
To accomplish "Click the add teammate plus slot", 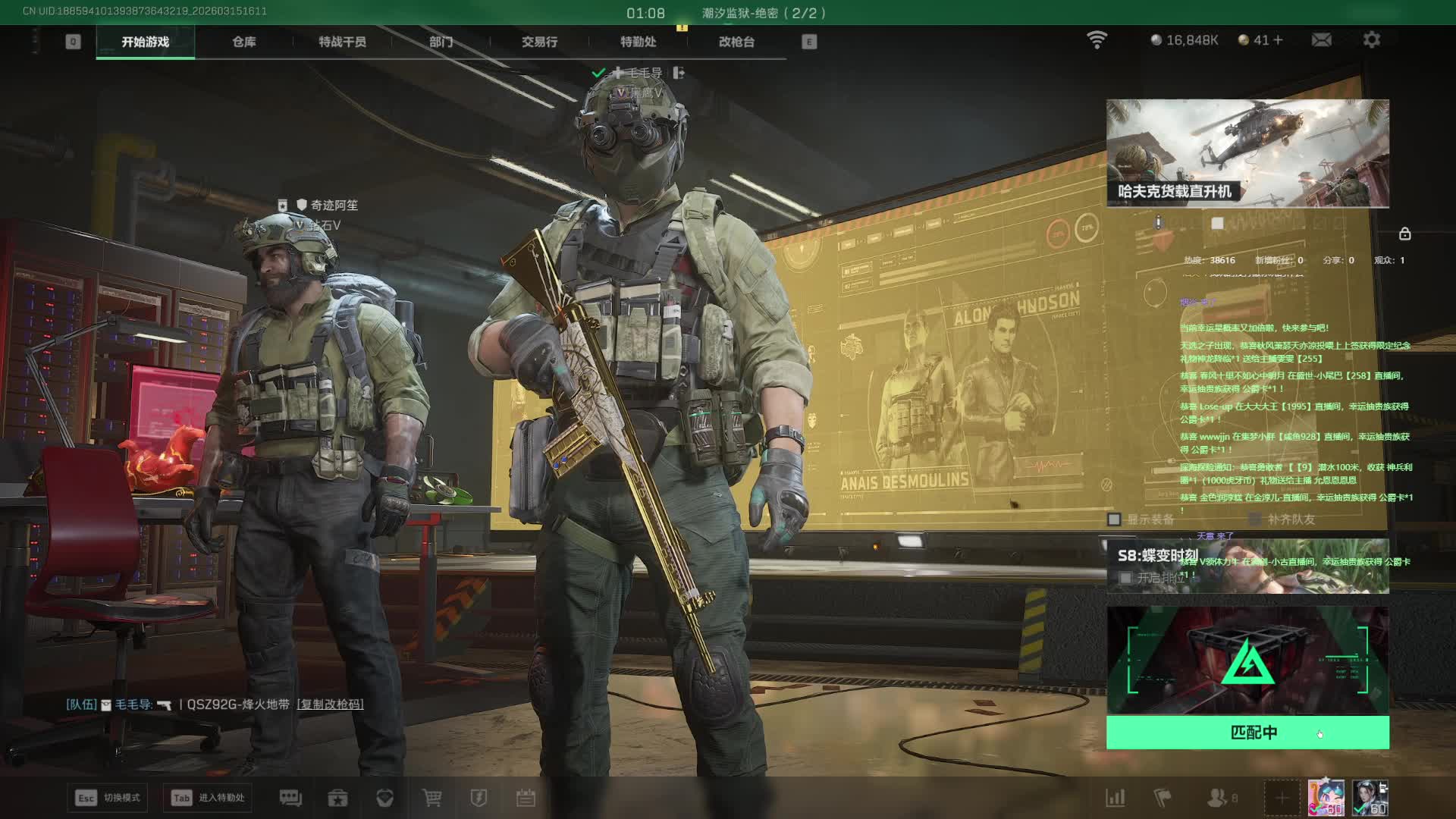I will coord(1282,798).
